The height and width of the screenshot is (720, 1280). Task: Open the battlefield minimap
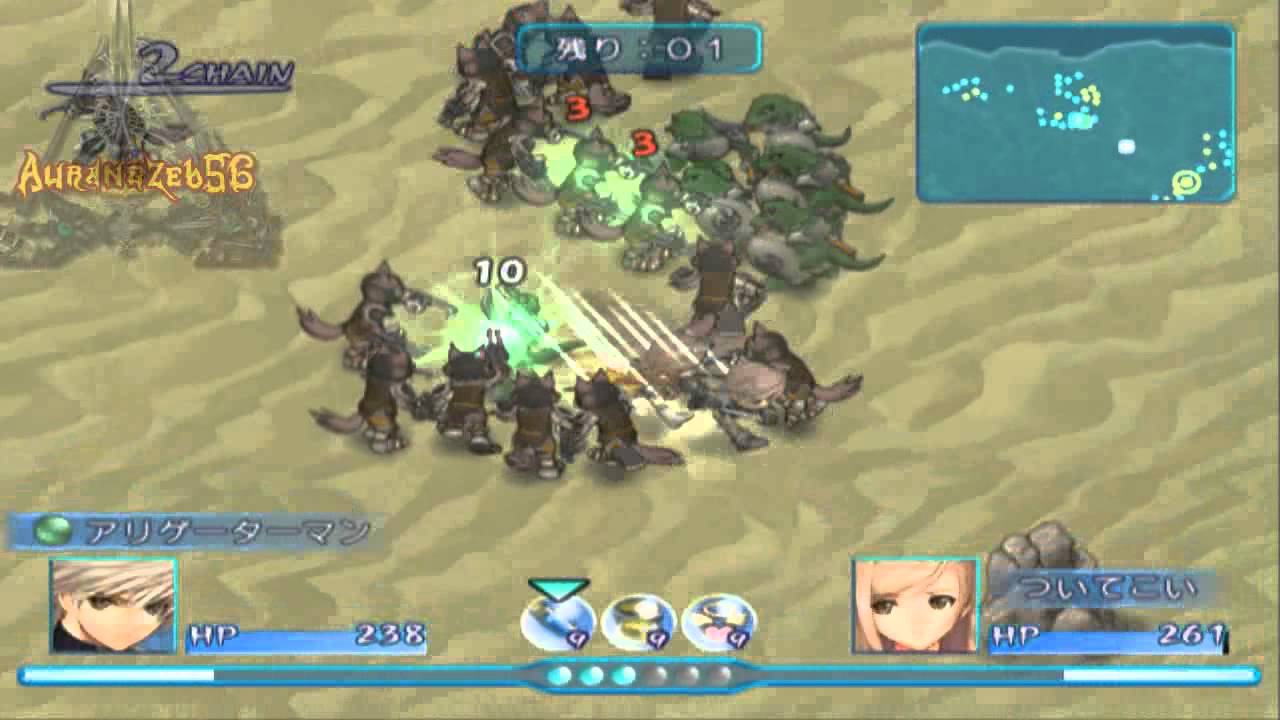tap(1075, 113)
